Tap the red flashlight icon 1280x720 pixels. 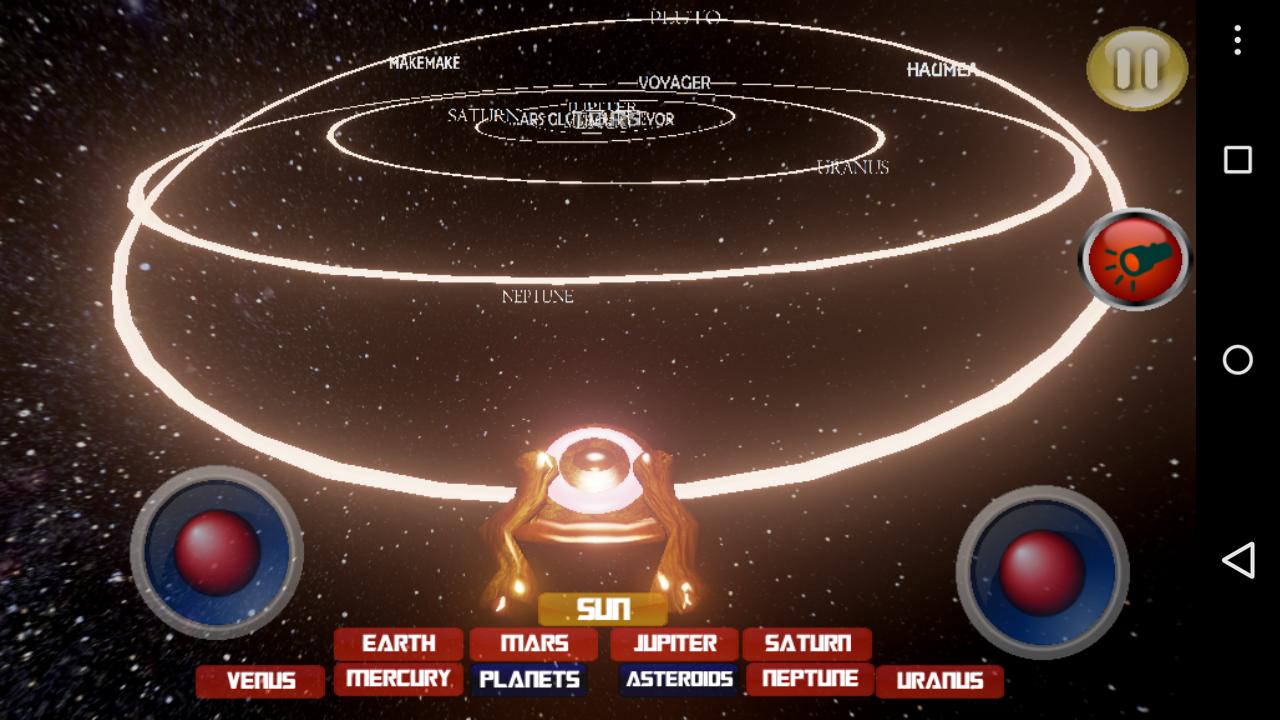point(1133,259)
